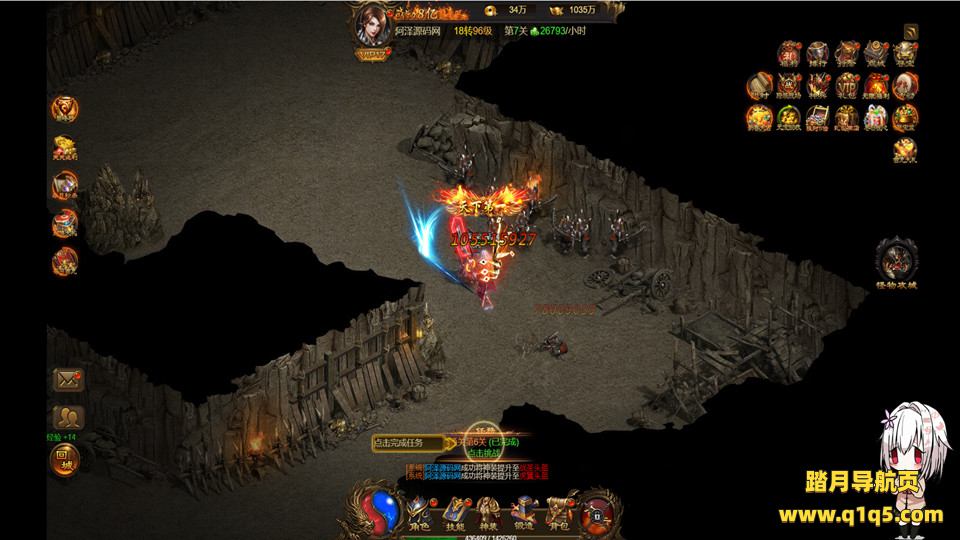Viewport: 960px width, 540px height.
Task: Collapse the top-right icon menu toggle
Action: click(x=910, y=32)
